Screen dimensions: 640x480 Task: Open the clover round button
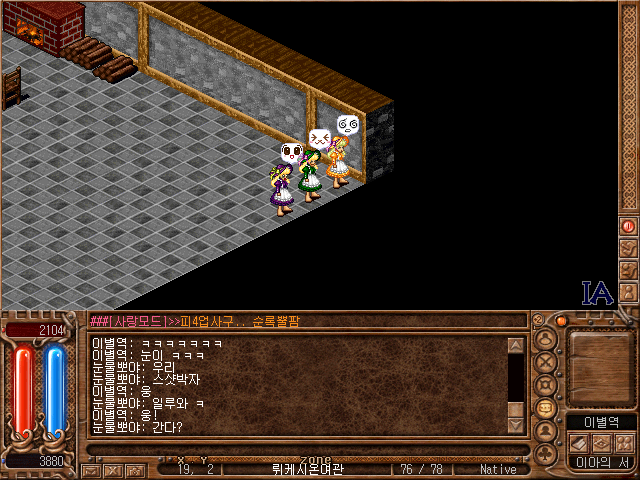(546, 455)
